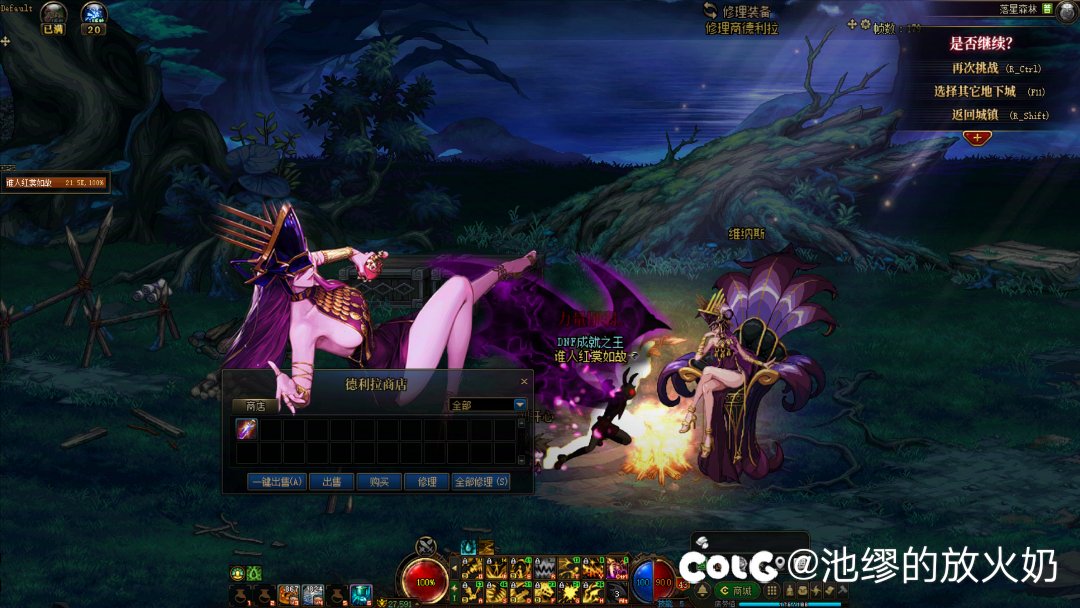Screen dimensions: 1080x608
Task: Open the 全部 category dropdown
Action: click(x=520, y=405)
